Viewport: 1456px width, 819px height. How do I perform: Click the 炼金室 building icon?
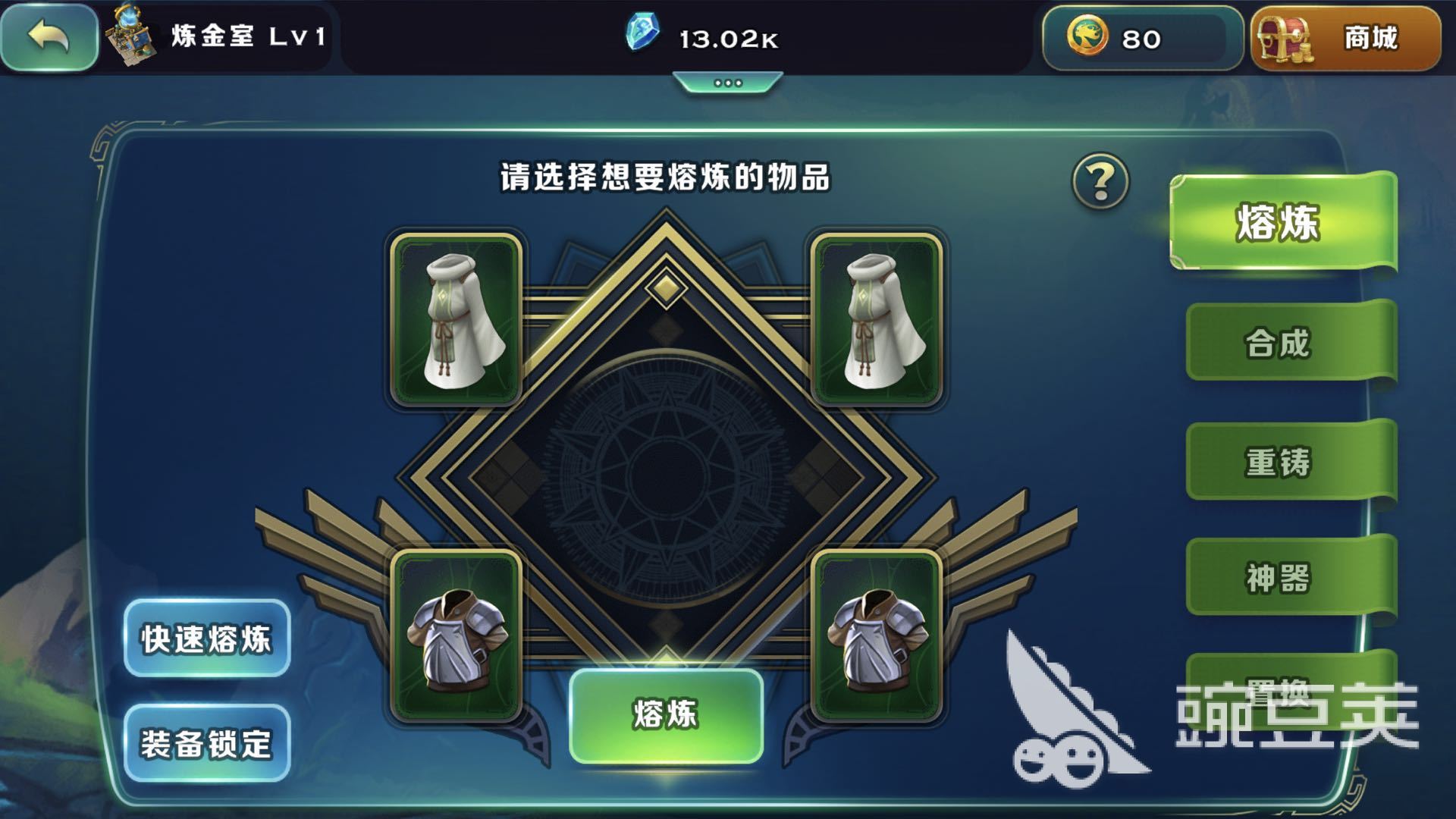[130, 36]
